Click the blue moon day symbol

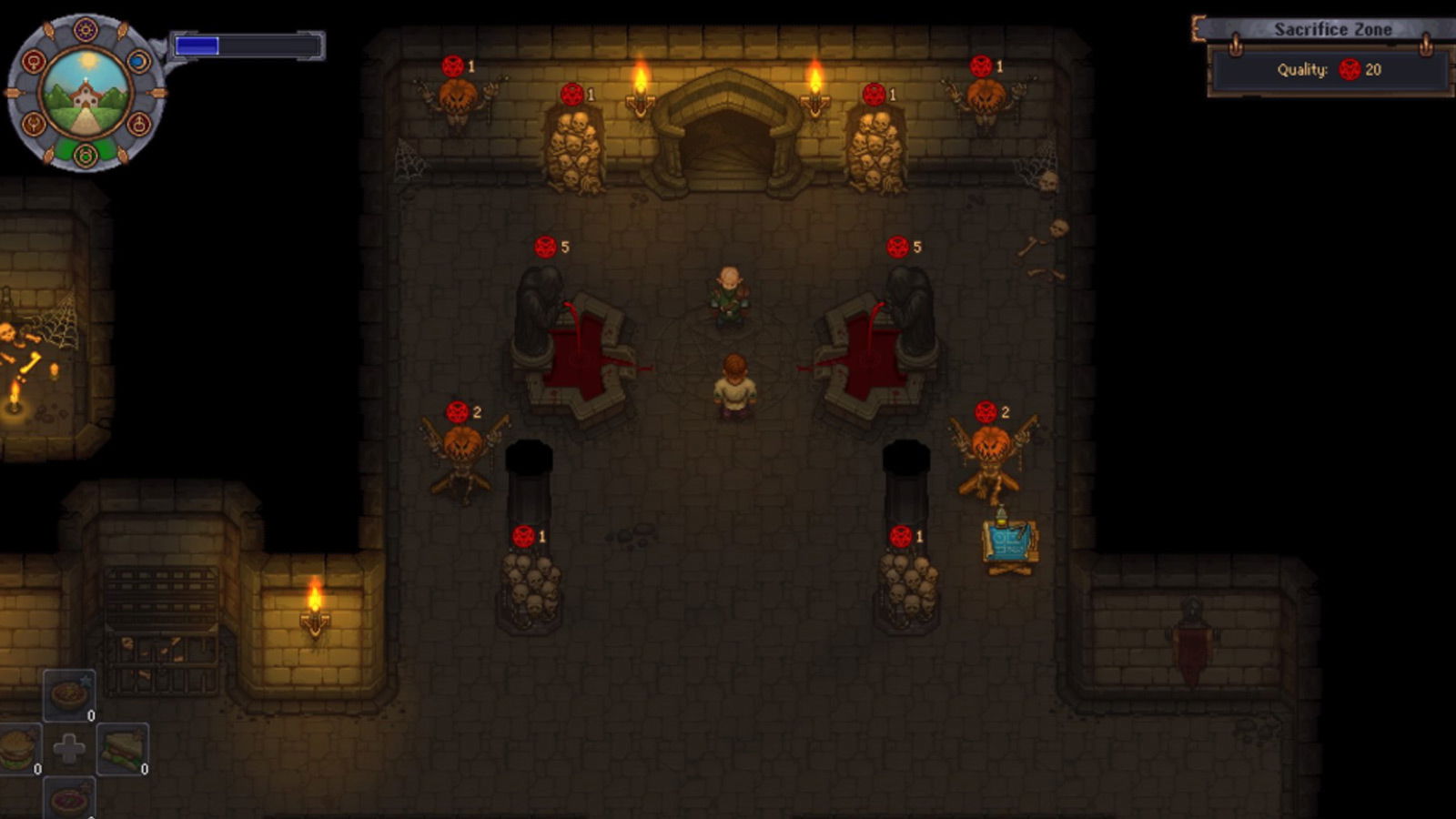[x=138, y=61]
